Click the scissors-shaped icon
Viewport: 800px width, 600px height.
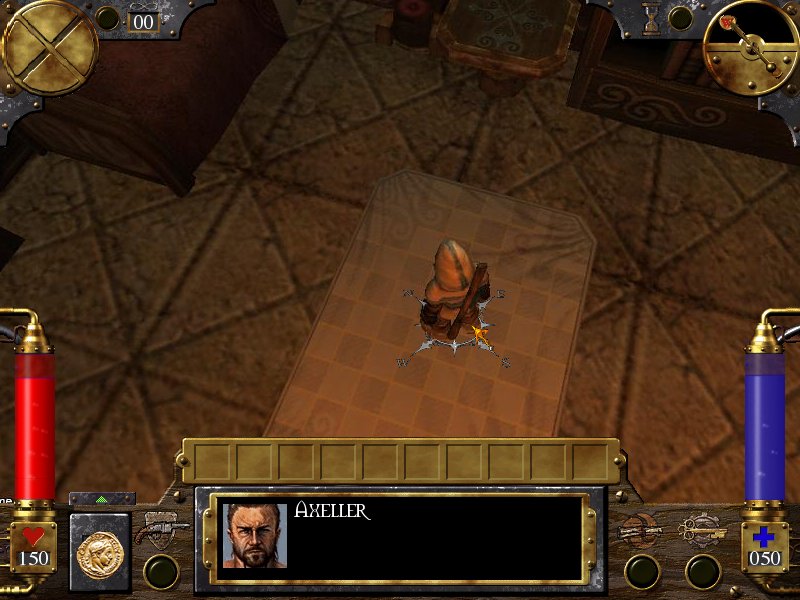tap(701, 530)
